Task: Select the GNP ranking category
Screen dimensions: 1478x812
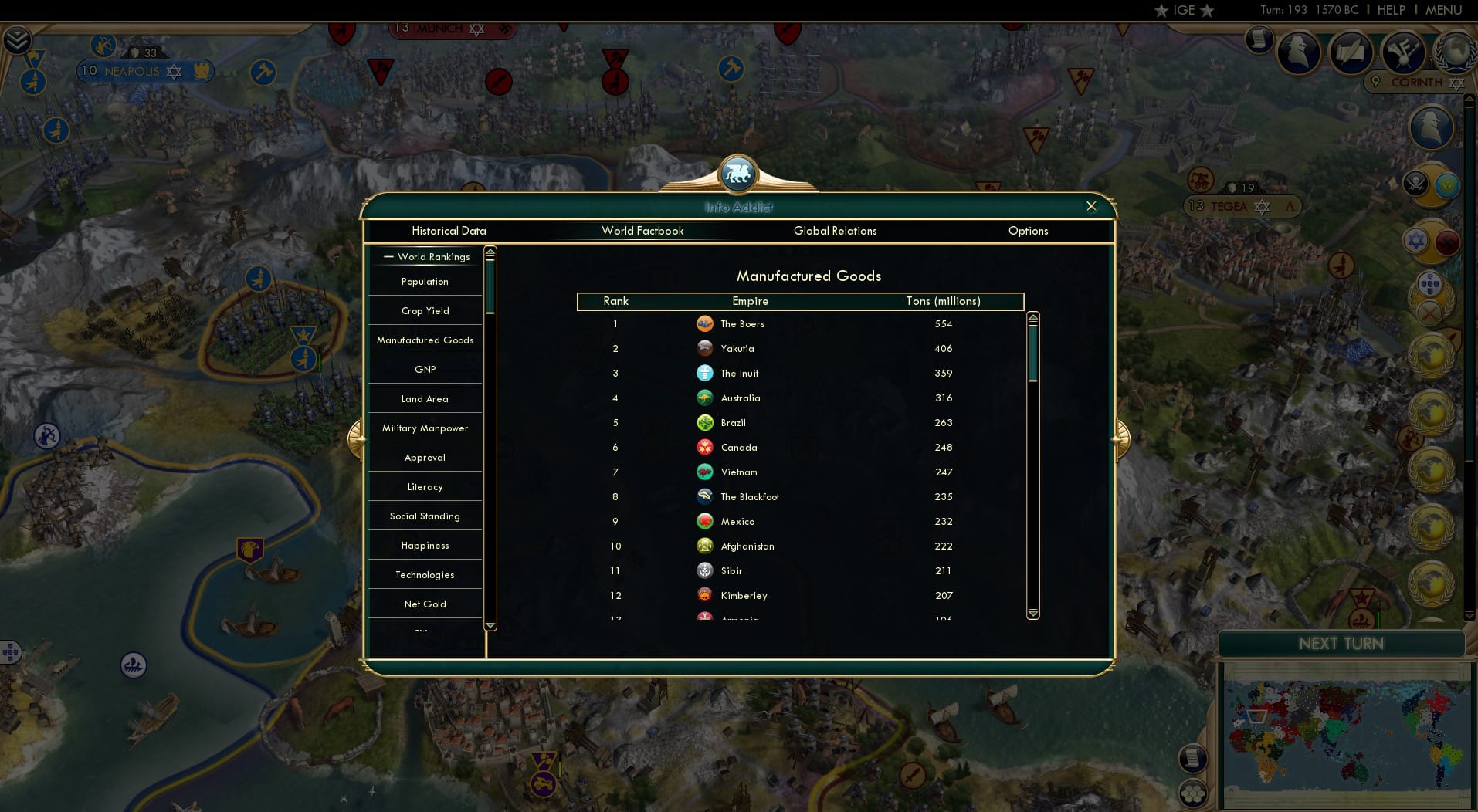Action: click(x=424, y=369)
